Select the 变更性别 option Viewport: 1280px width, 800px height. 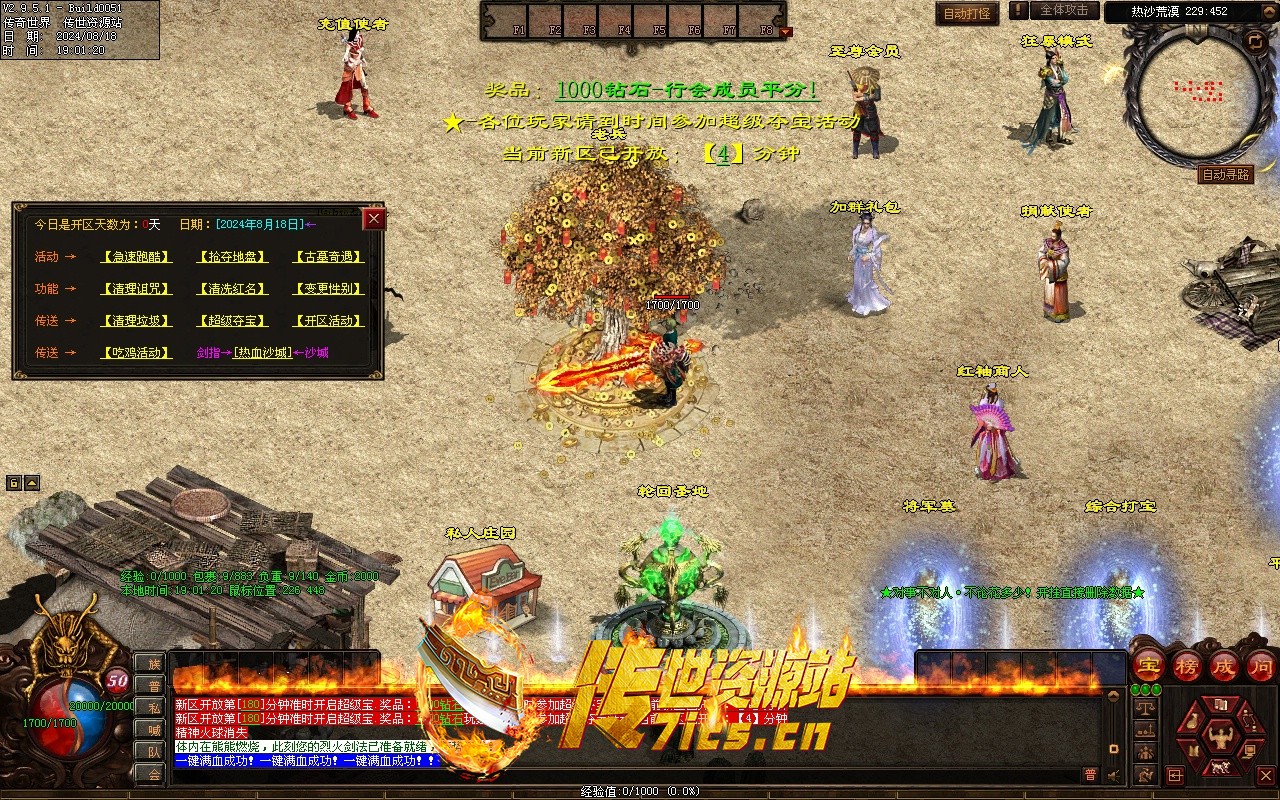328,289
